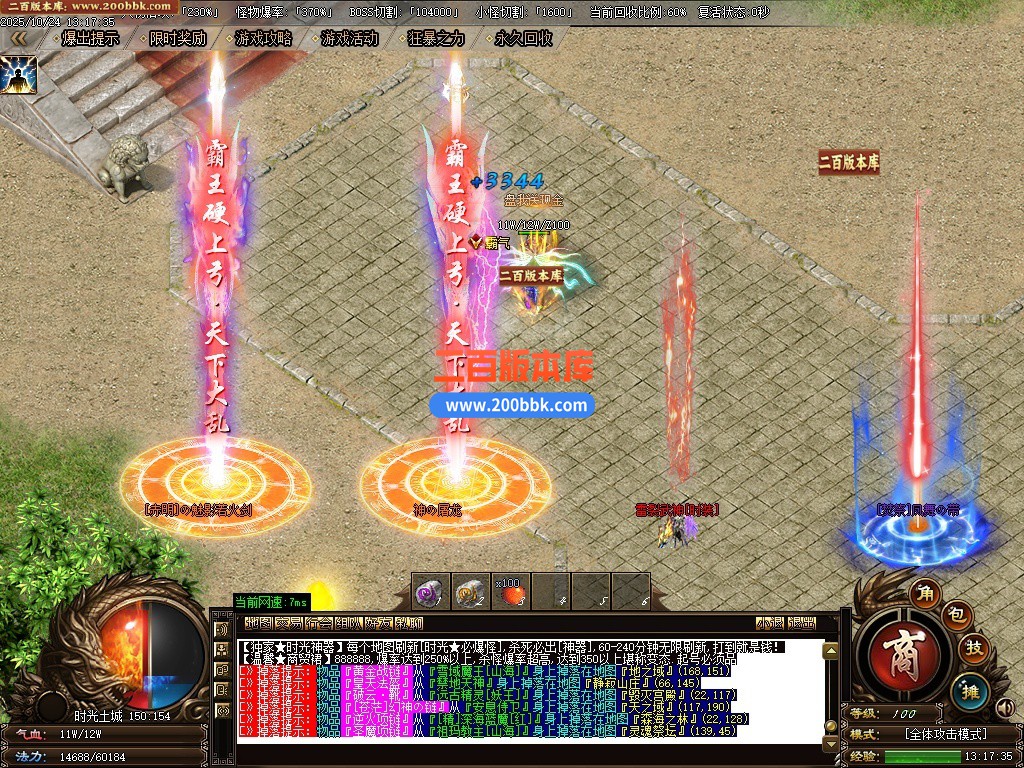This screenshot has width=1024, height=768.
Task: Open the 狂暴之力 menu
Action: coord(437,39)
